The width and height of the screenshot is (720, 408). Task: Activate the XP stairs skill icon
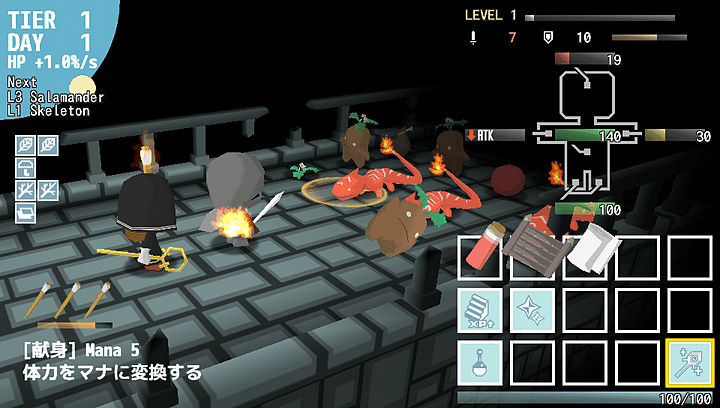point(481,309)
